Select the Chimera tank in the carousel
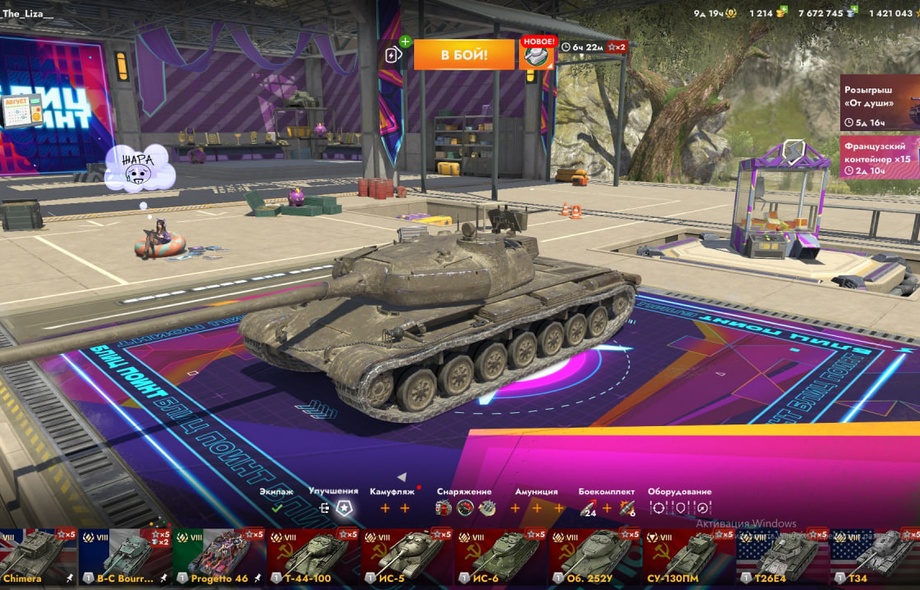This screenshot has height=590, width=920. (38, 557)
